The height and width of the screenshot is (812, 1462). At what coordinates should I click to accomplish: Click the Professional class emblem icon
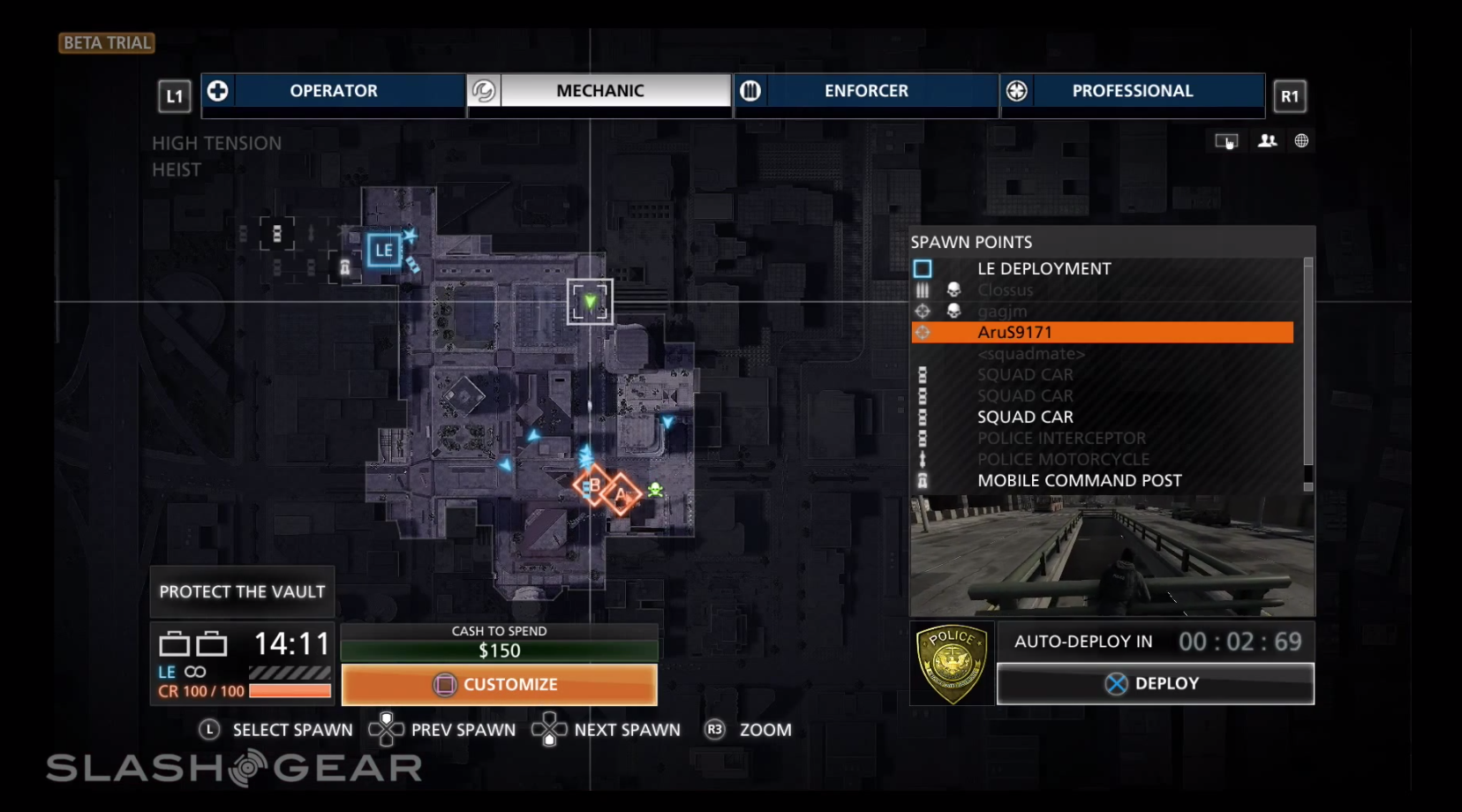[1017, 90]
